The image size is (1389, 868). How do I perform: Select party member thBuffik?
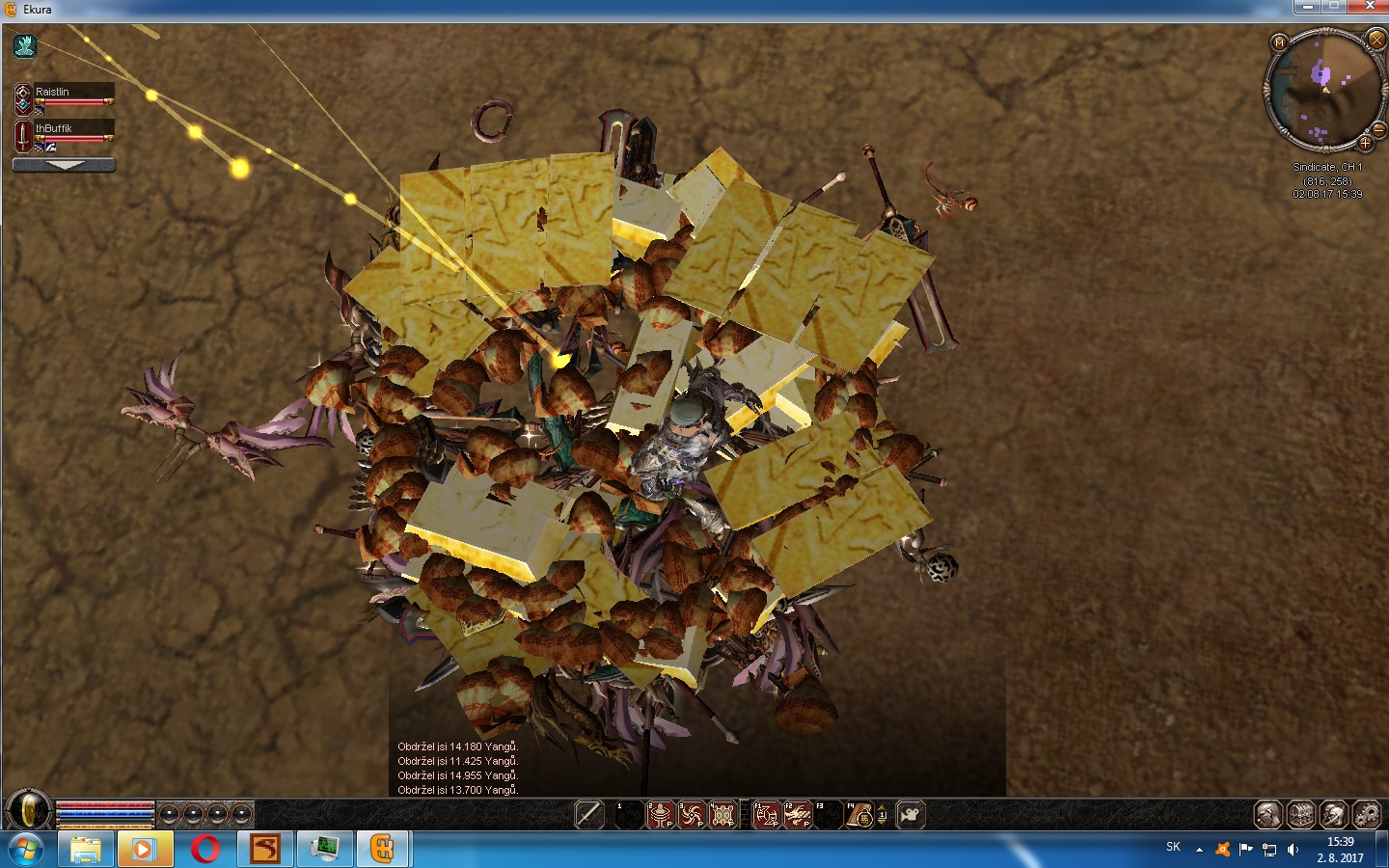[73, 128]
